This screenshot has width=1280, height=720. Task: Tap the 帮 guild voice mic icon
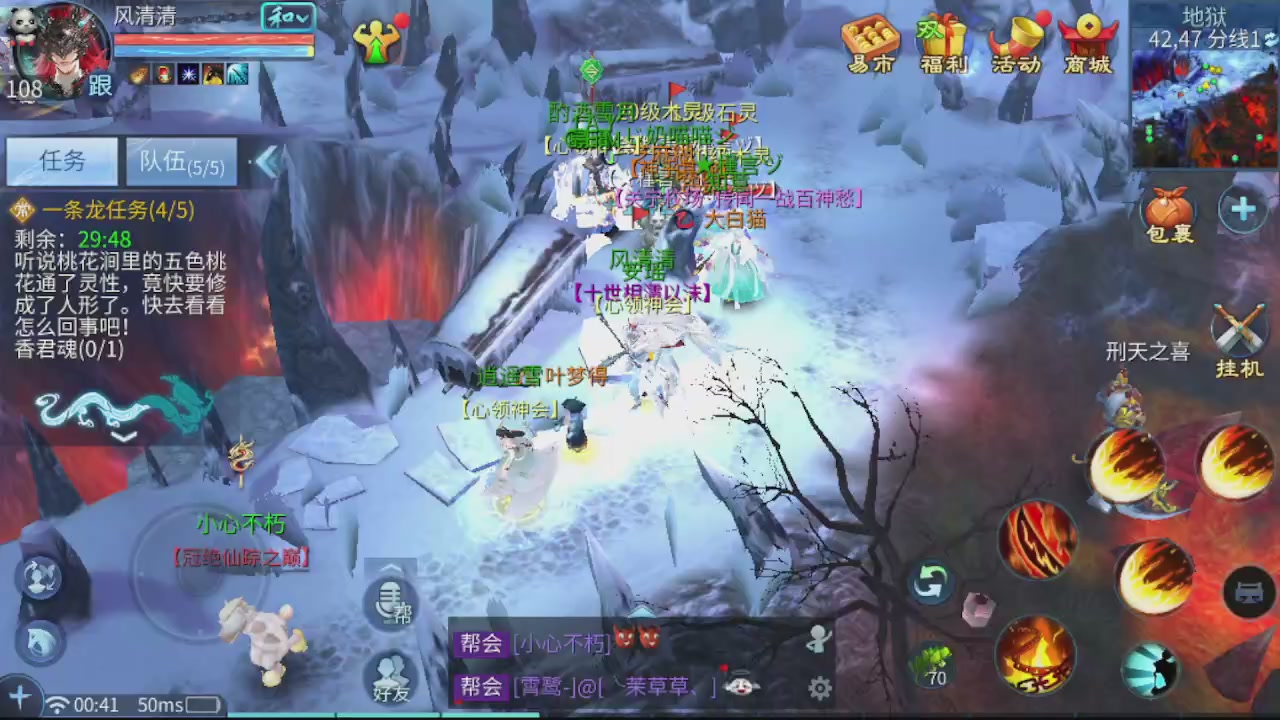click(x=390, y=600)
